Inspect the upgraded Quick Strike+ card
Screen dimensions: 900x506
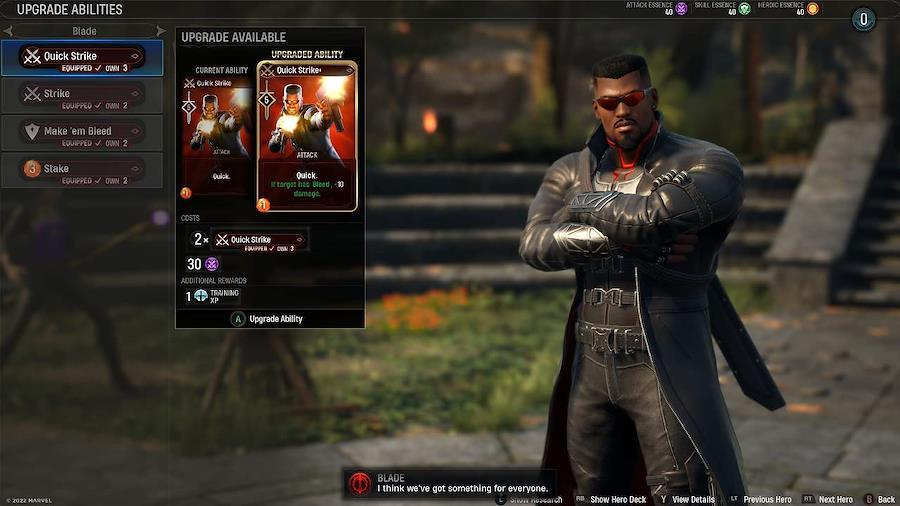[x=307, y=137]
